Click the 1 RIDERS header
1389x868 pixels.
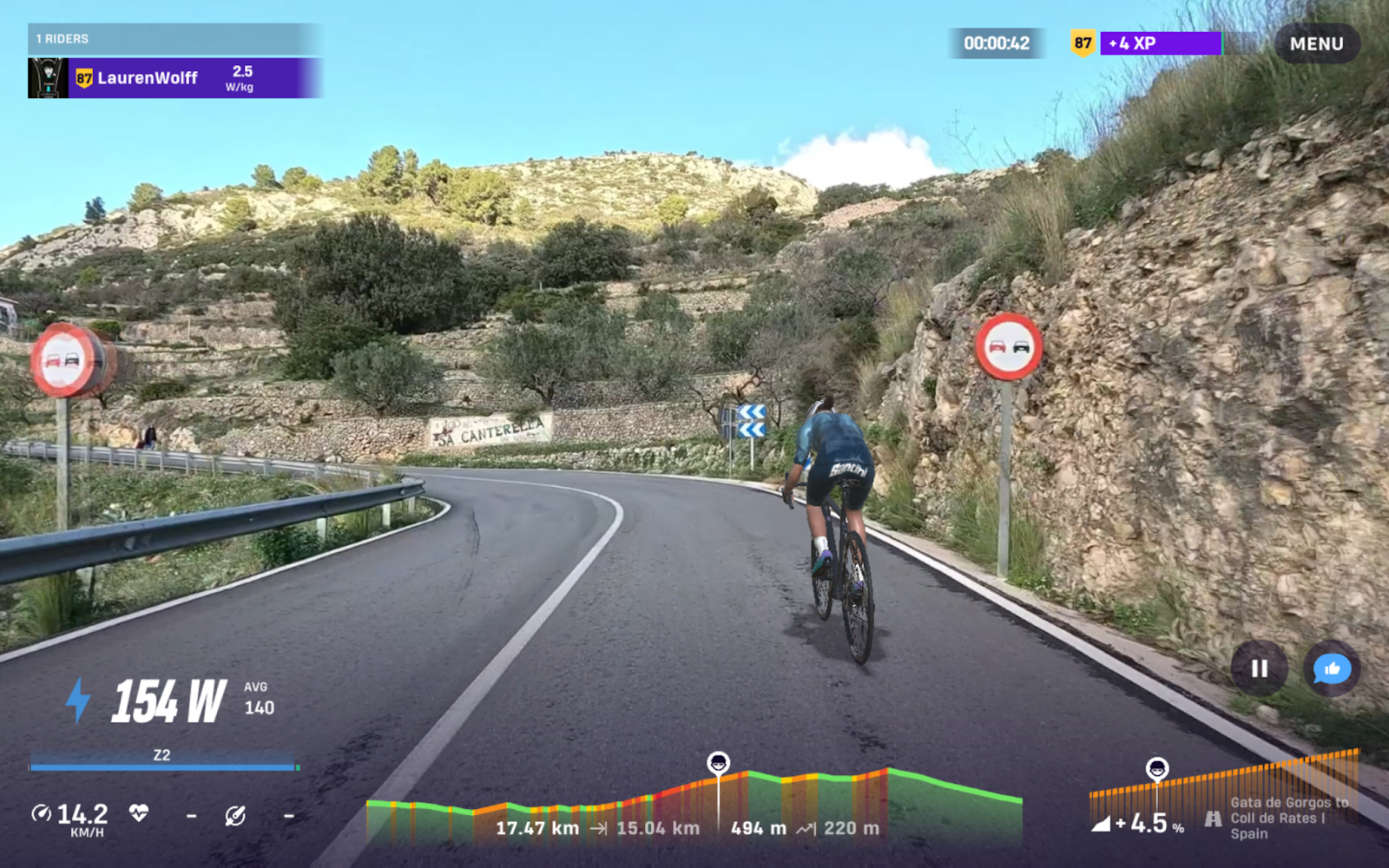[x=61, y=38]
